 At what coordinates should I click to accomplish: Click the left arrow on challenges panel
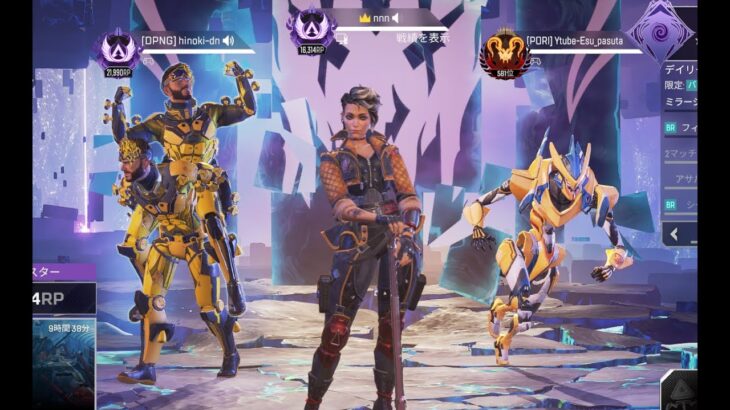click(x=673, y=234)
